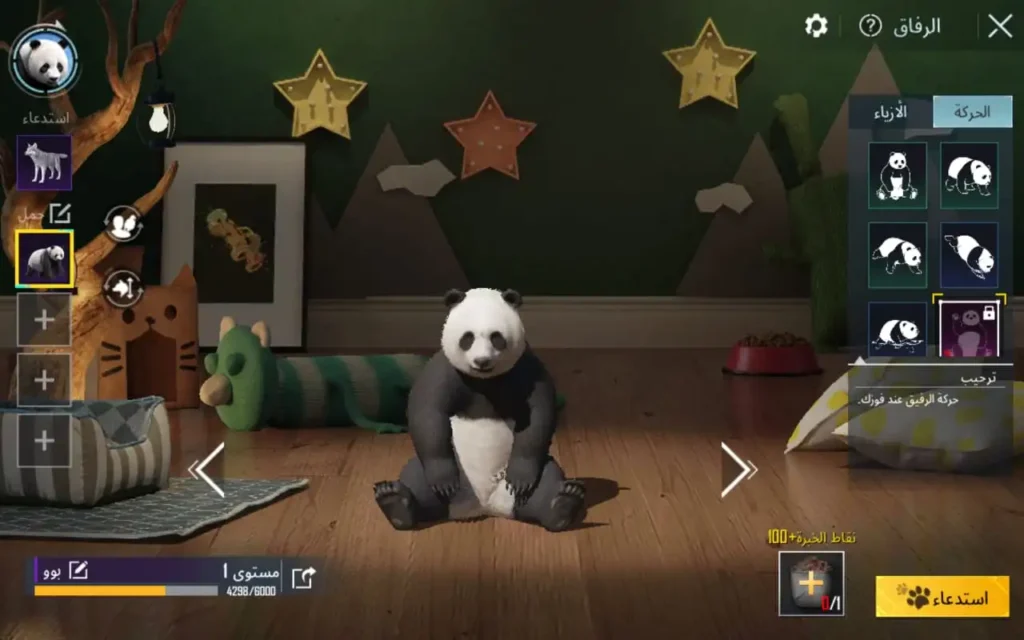Switch to the الأزياء outfits tab
This screenshot has height=640, width=1024.
pyautogui.click(x=890, y=112)
